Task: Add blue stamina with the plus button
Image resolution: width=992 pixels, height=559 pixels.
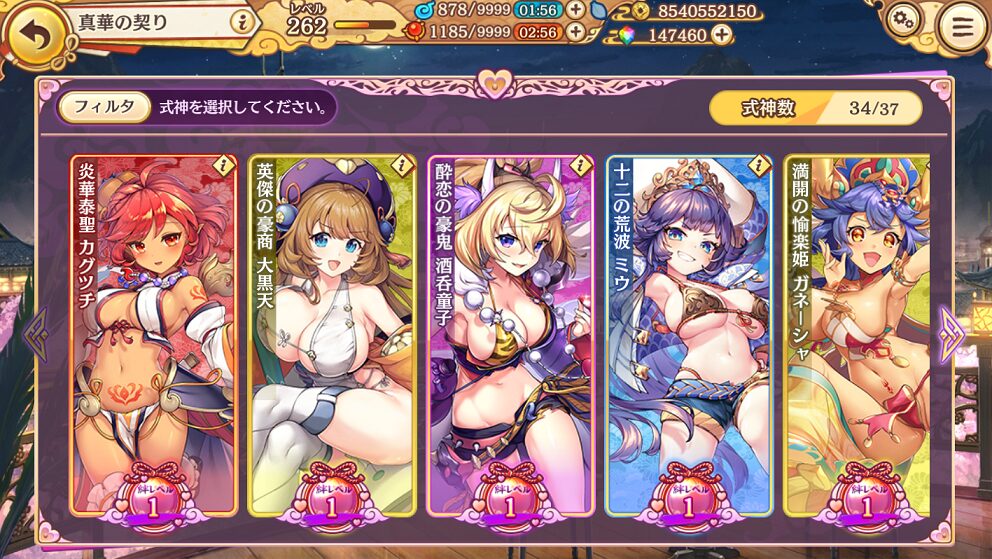Action: [x=576, y=9]
